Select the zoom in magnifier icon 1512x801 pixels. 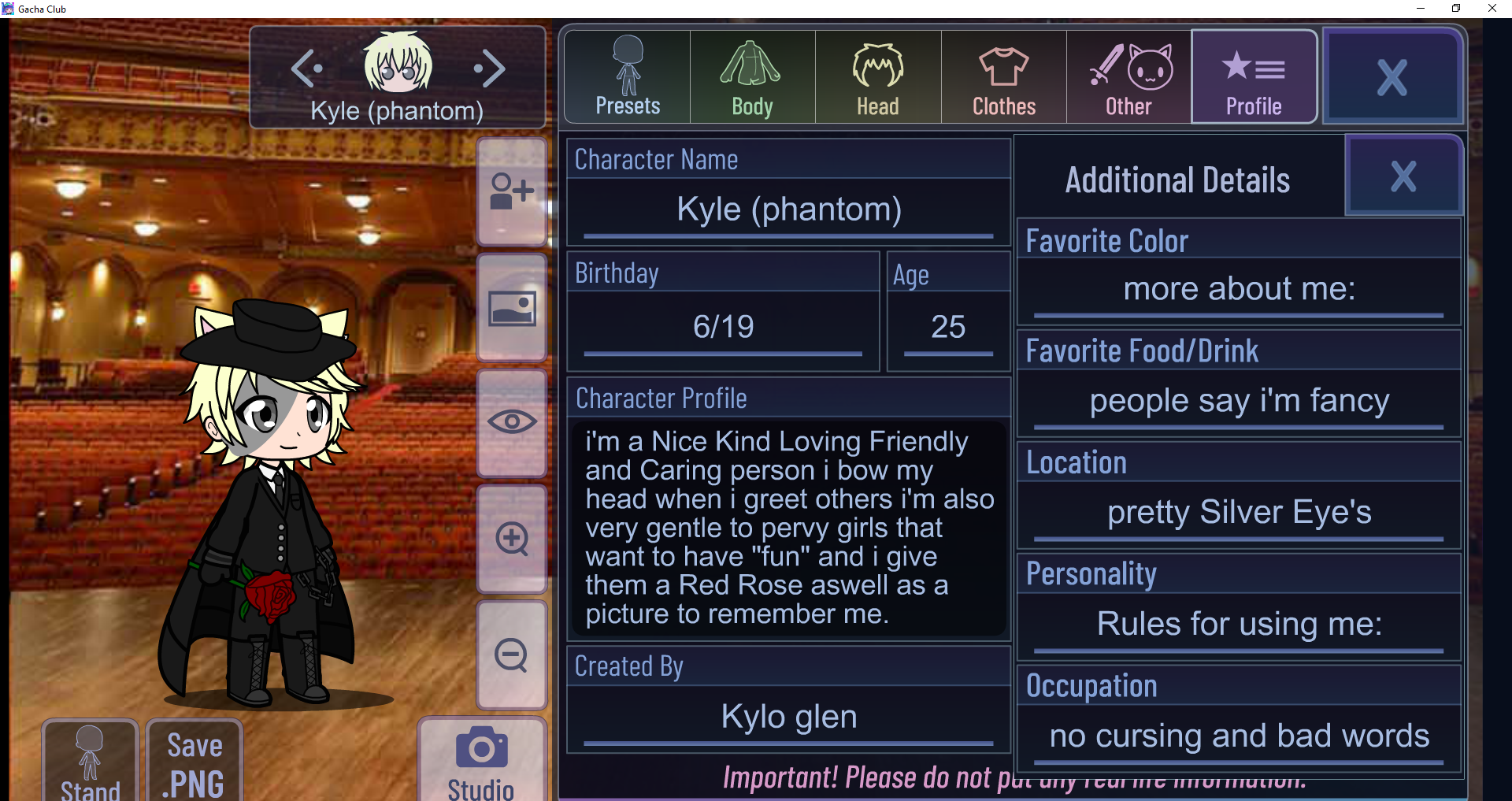512,539
